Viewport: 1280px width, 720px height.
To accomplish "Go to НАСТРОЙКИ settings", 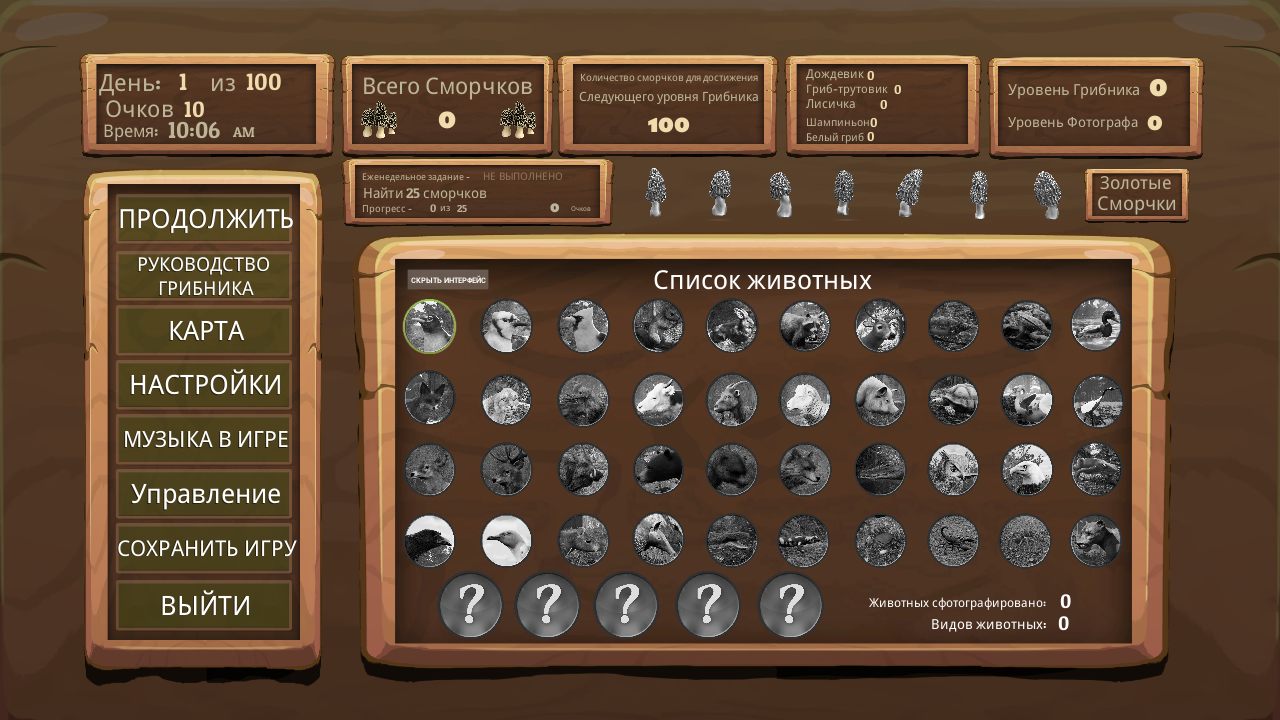I will click(205, 385).
